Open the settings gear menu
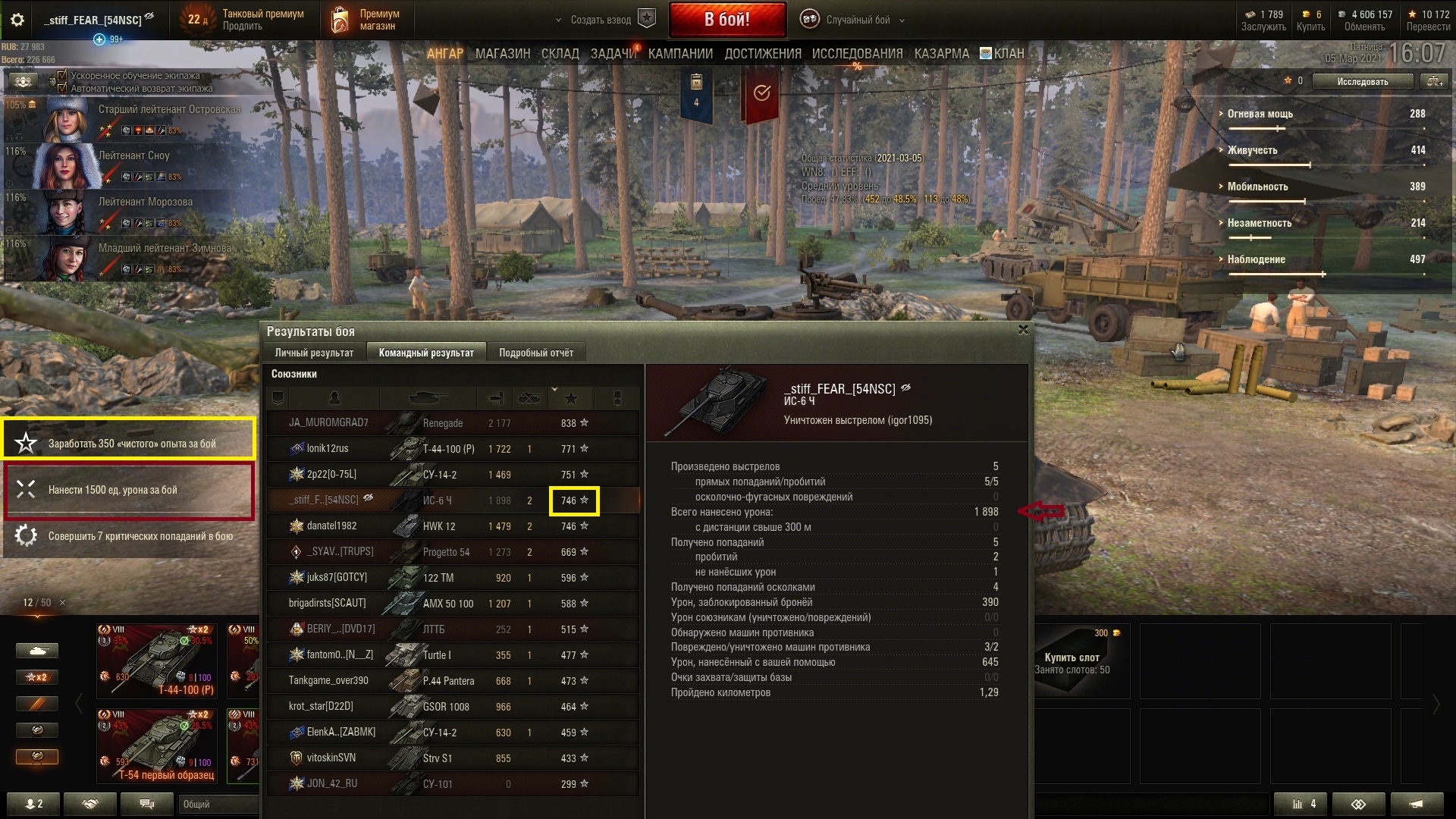Image resolution: width=1456 pixels, height=819 pixels. click(x=17, y=20)
